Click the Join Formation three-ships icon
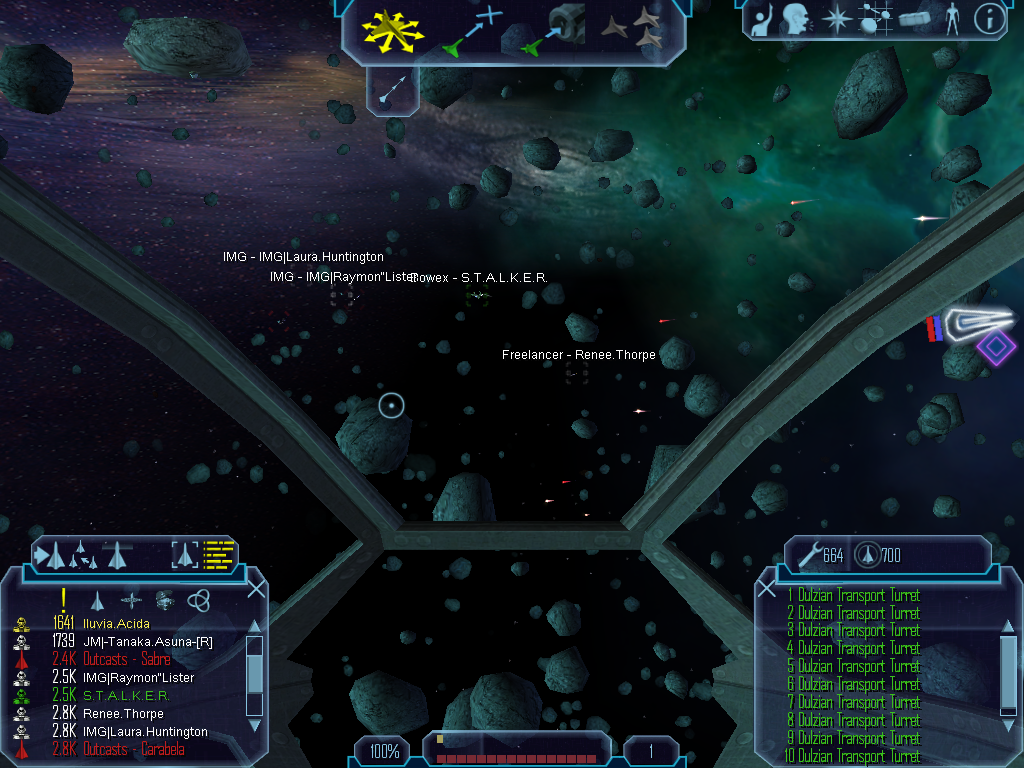This screenshot has height=768, width=1024. coord(632,30)
